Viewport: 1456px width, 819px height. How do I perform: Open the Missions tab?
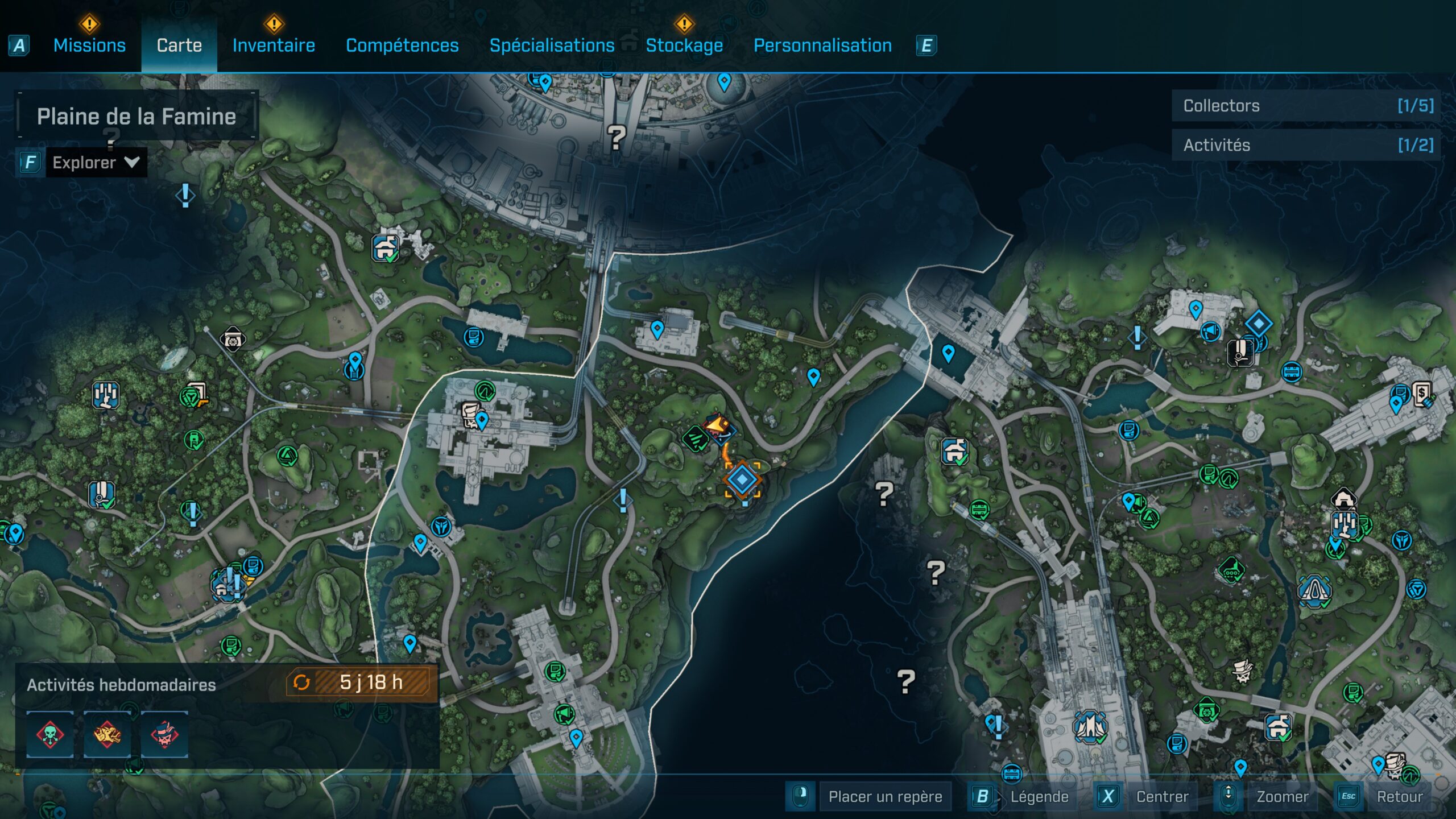(89, 45)
